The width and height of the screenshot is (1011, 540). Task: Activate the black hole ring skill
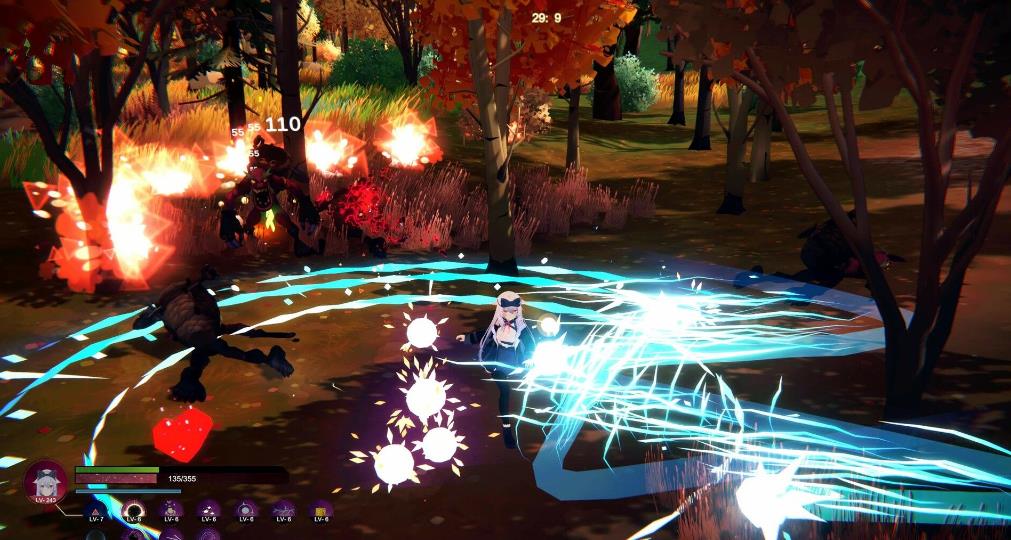click(133, 511)
